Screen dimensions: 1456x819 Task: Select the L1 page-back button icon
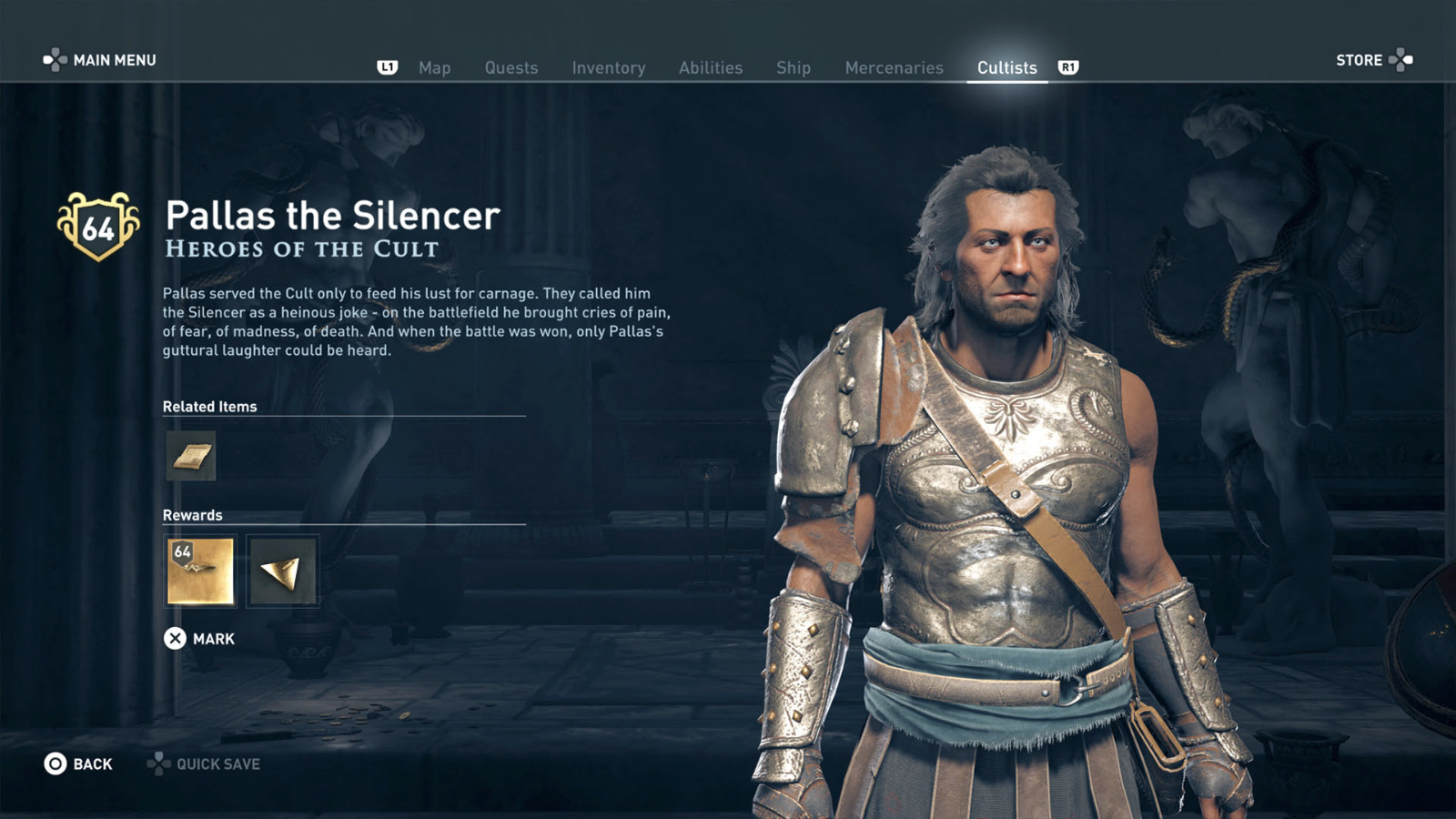click(386, 66)
